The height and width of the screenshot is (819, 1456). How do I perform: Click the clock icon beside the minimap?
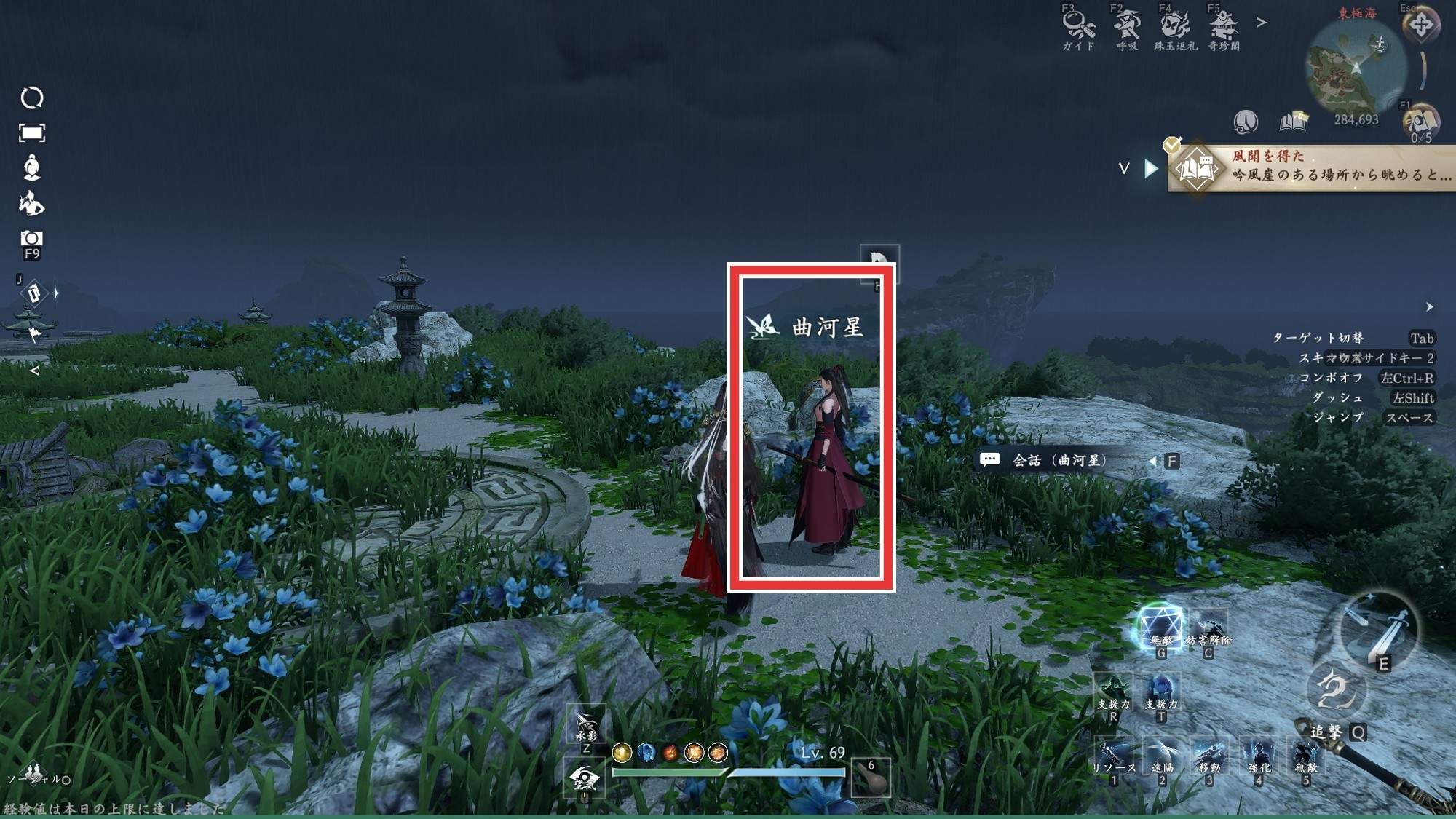1246,121
